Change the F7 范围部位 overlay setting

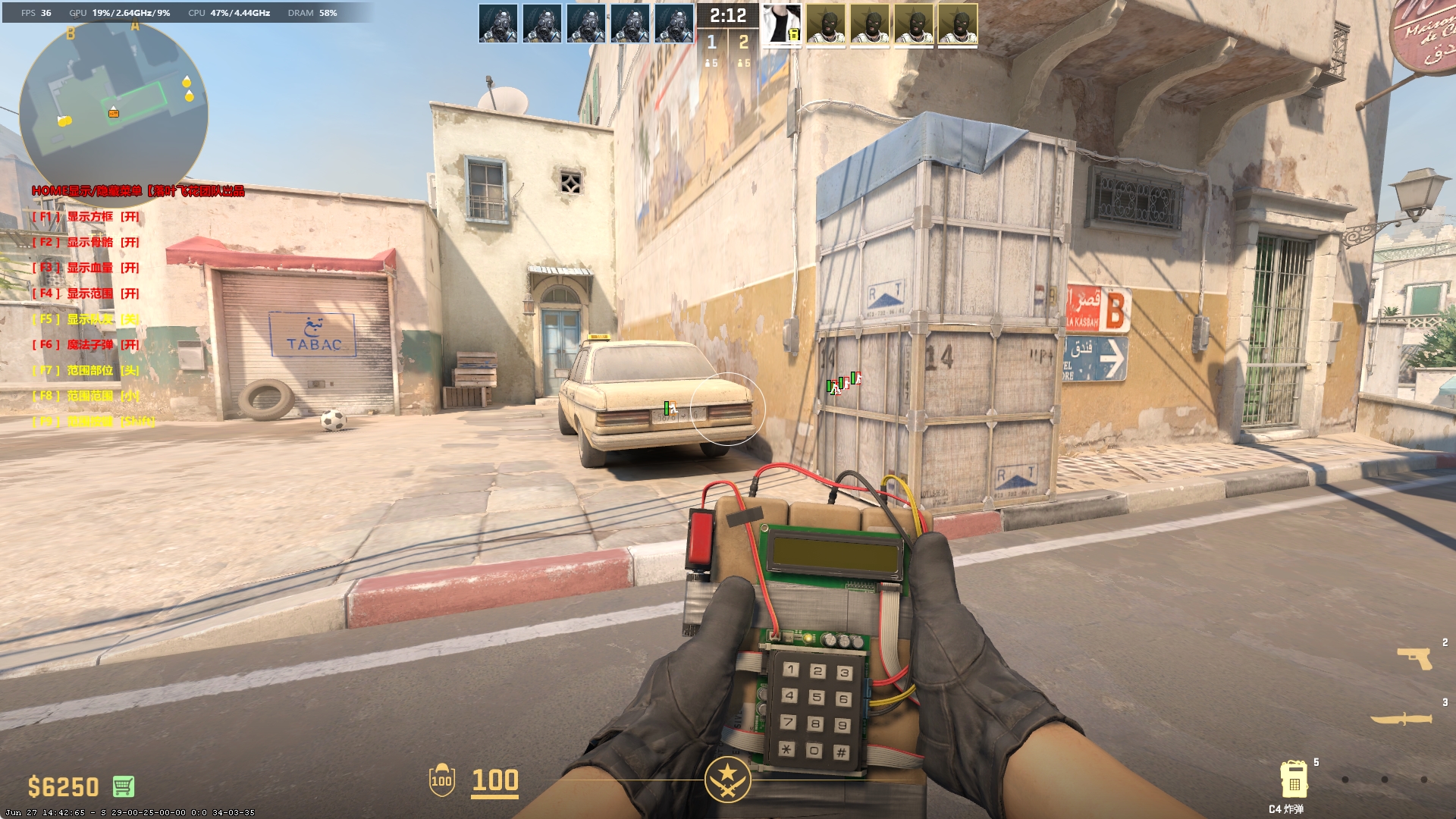(86, 370)
